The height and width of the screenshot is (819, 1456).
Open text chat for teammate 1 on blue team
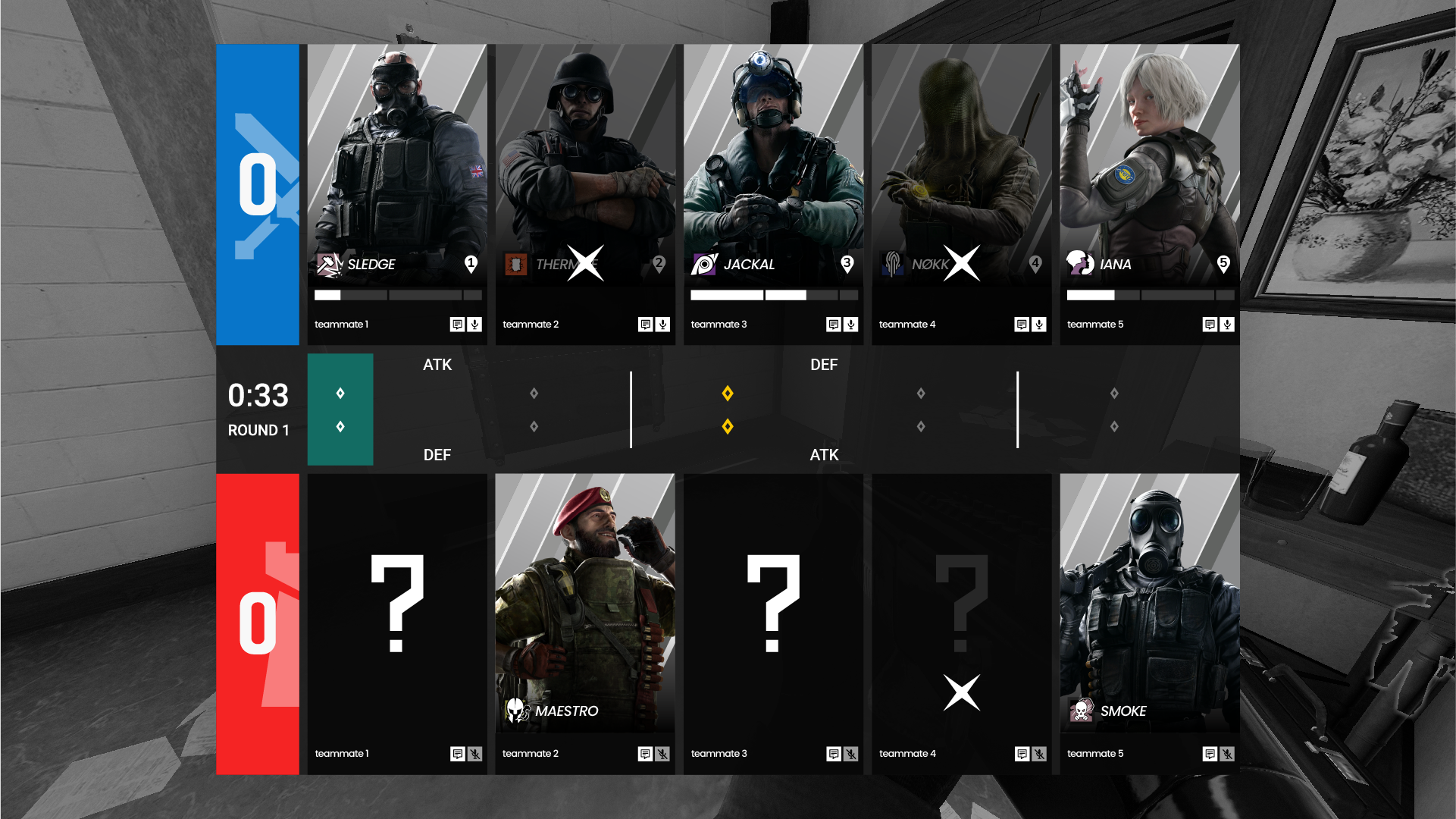coord(458,324)
